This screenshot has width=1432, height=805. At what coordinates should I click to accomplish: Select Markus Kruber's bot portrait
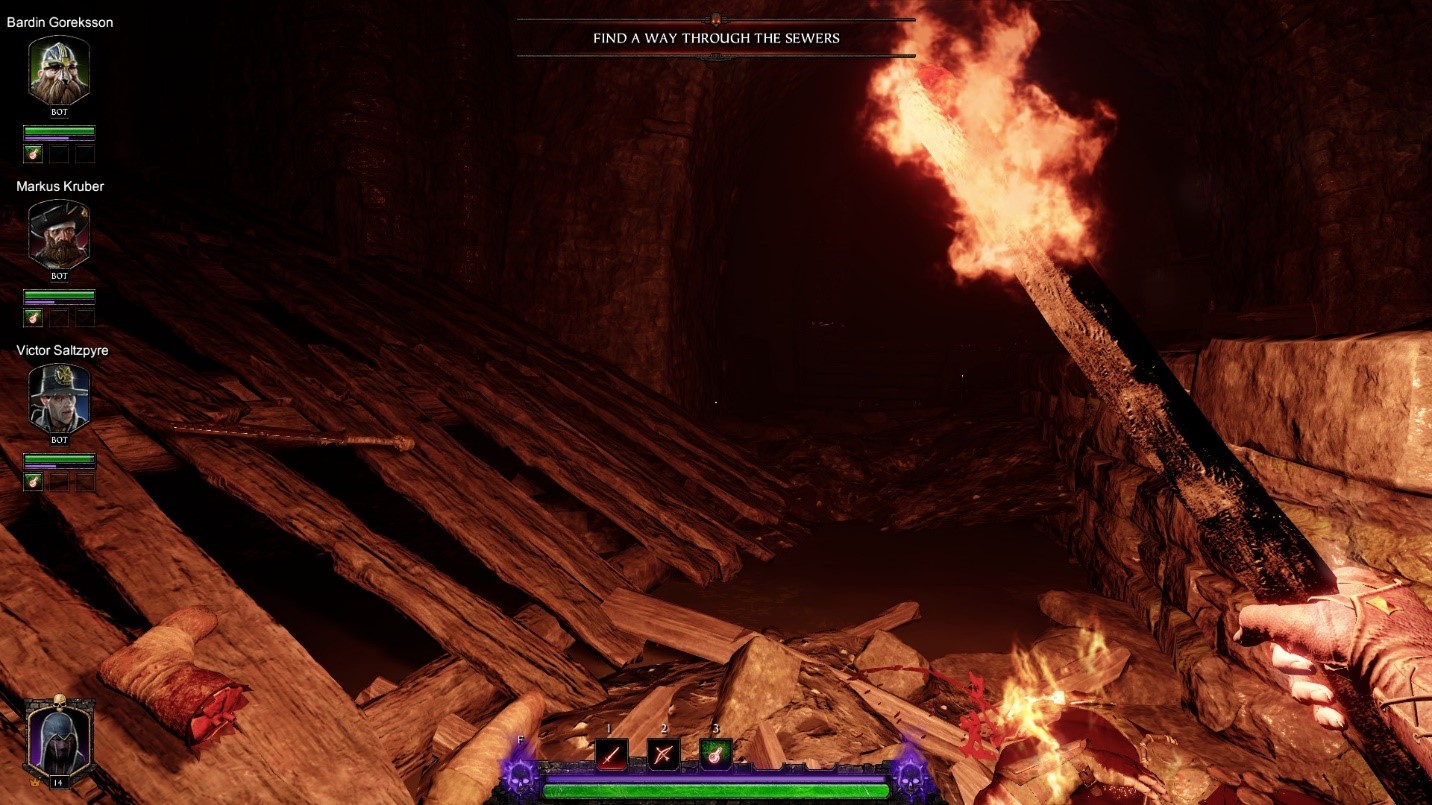click(x=59, y=235)
